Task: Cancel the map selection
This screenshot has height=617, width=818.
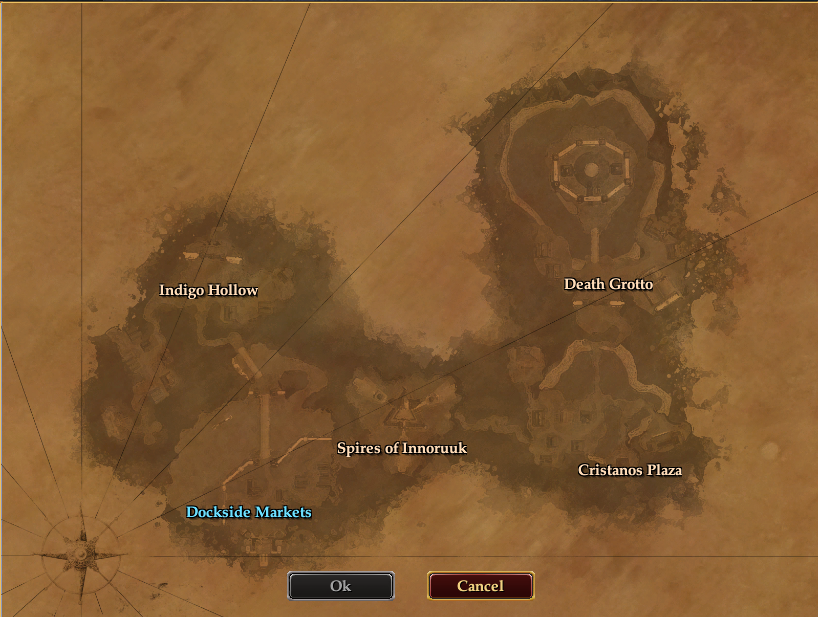Action: coord(480,586)
